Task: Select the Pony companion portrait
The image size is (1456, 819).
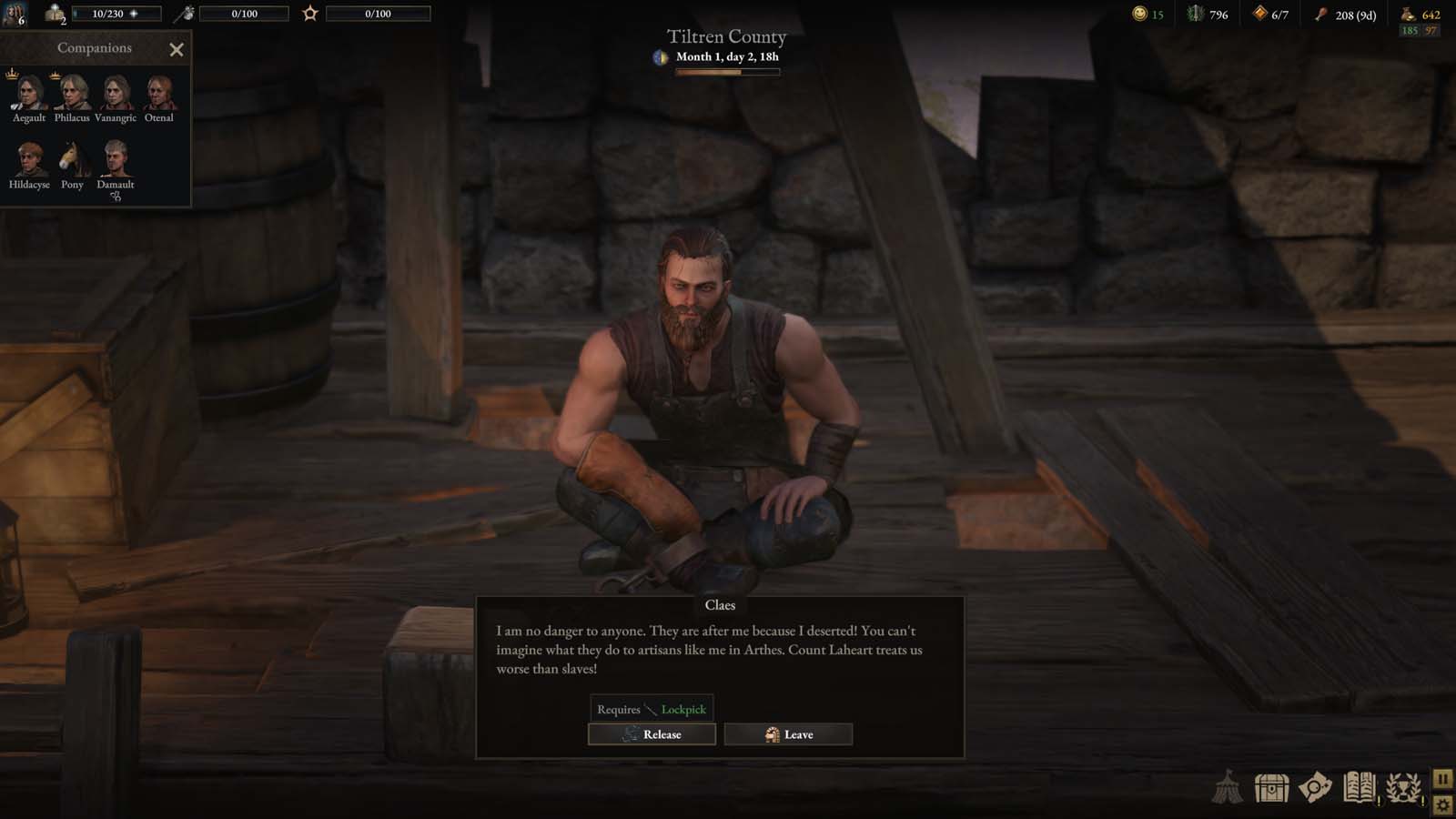Action: coord(73,162)
